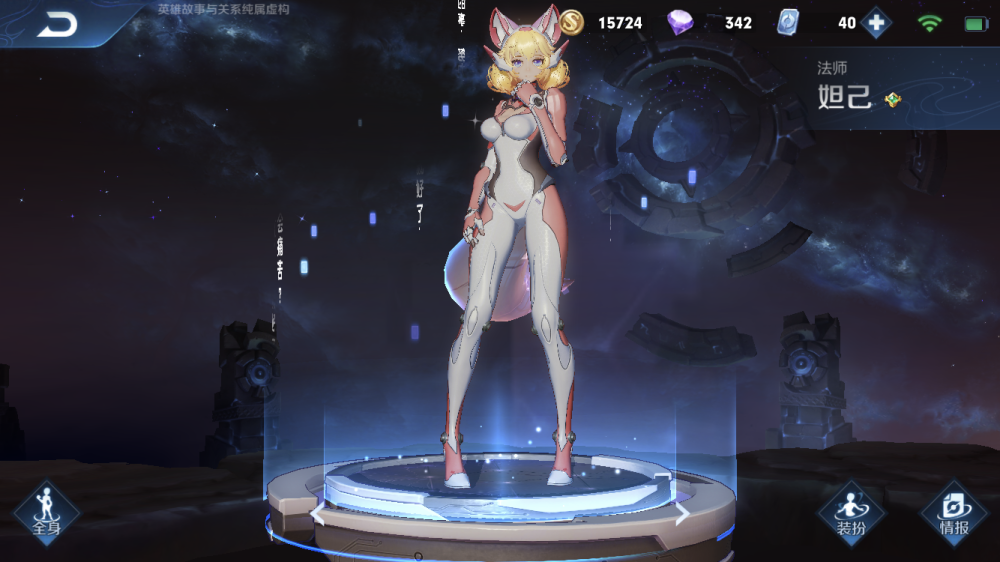Tap the gold coin currency icon
Viewport: 1000px width, 562px height.
click(571, 22)
